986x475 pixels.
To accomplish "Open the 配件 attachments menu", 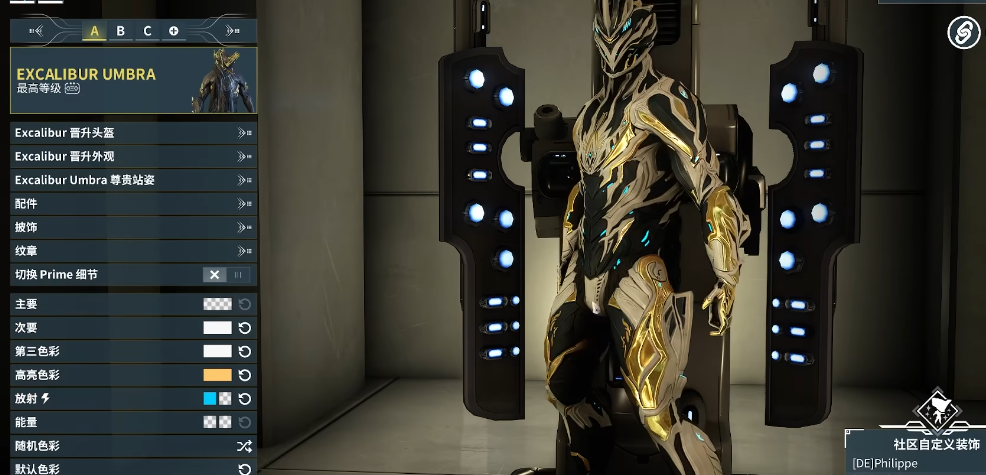I will [x=133, y=203].
